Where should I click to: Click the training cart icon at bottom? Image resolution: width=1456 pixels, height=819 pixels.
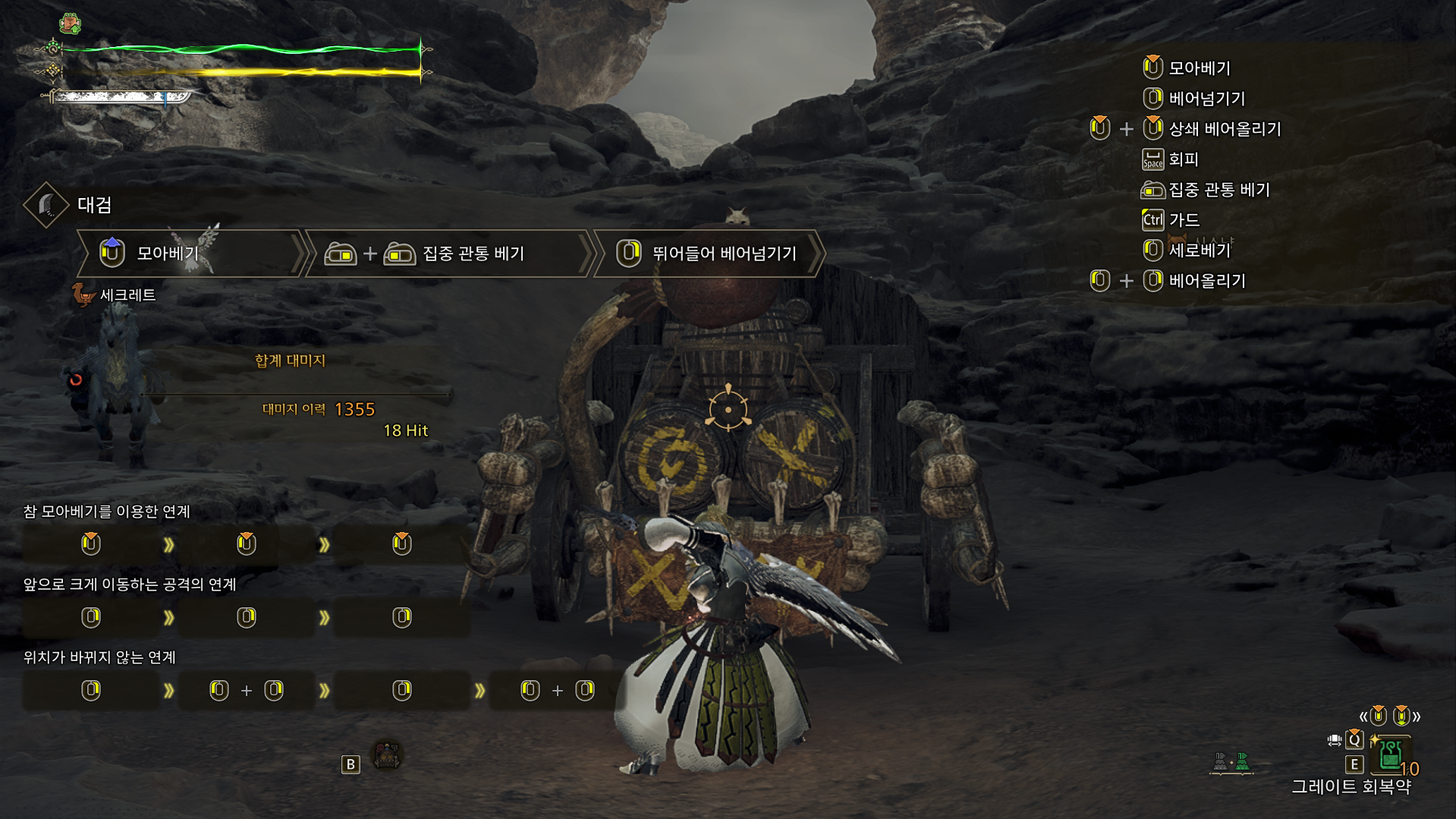click(x=387, y=755)
